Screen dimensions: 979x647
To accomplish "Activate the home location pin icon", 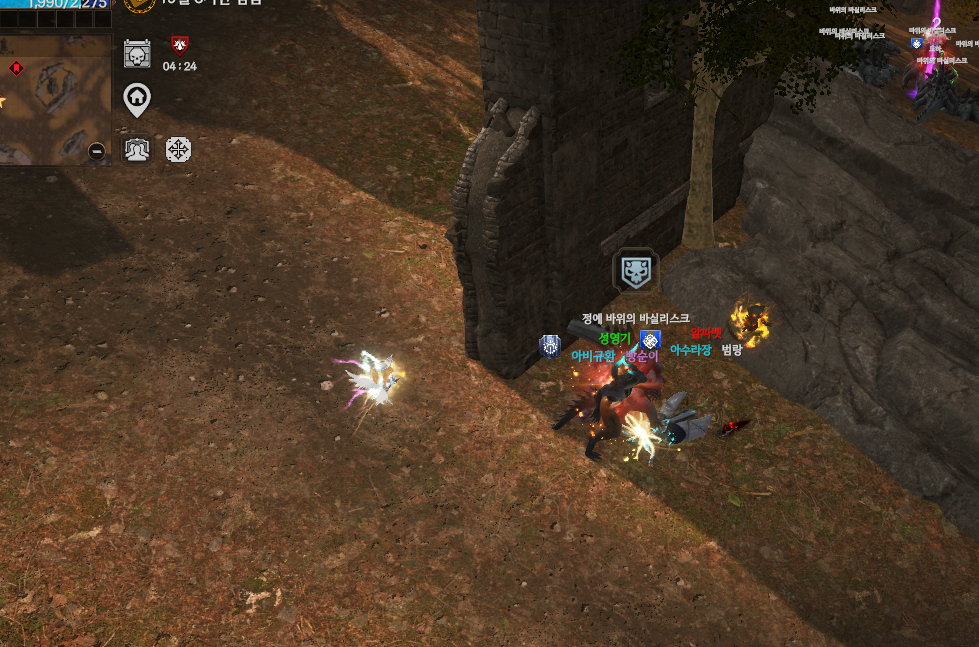I will 137,99.
